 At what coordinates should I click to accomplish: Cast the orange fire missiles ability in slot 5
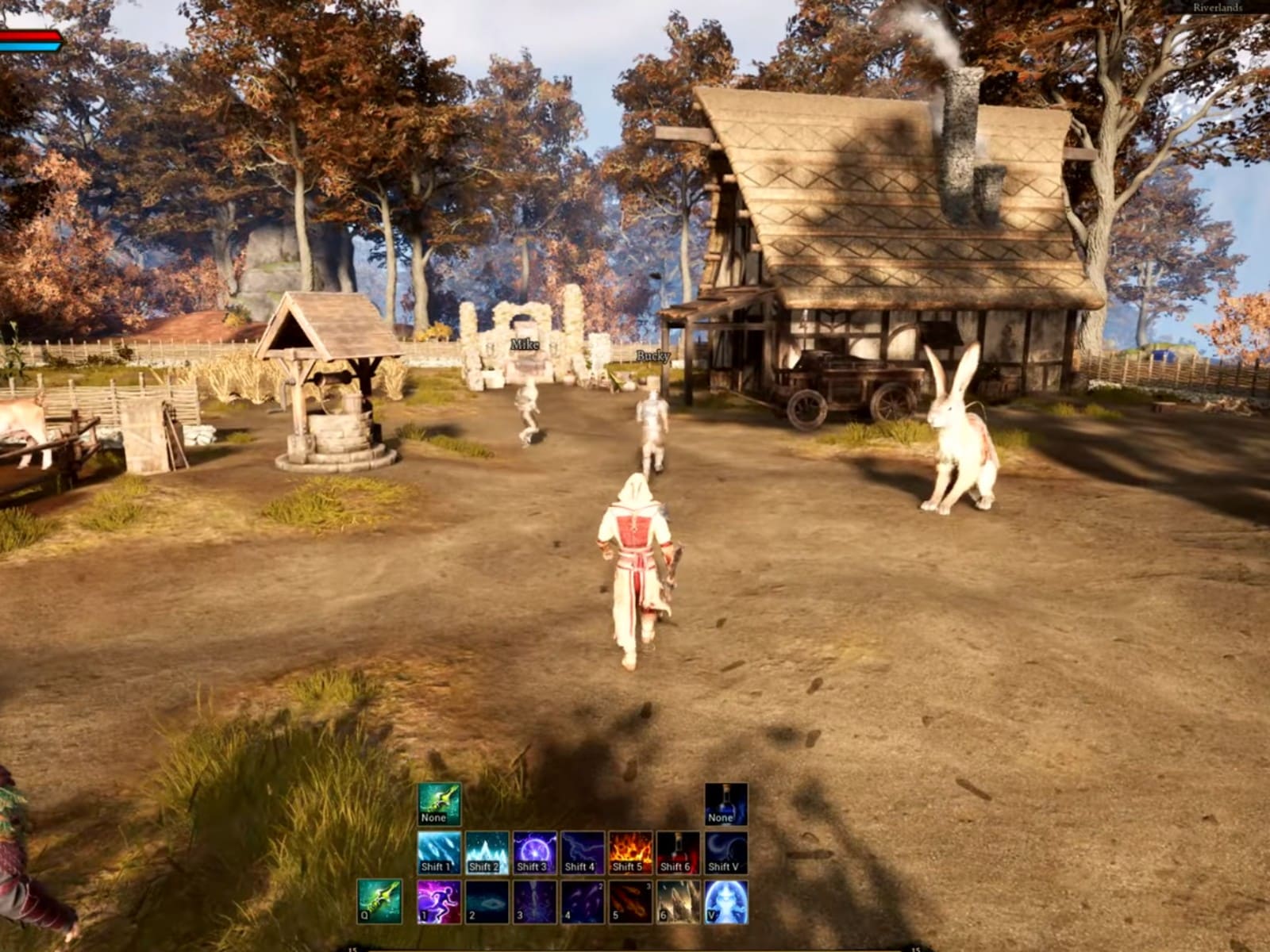coord(629,901)
